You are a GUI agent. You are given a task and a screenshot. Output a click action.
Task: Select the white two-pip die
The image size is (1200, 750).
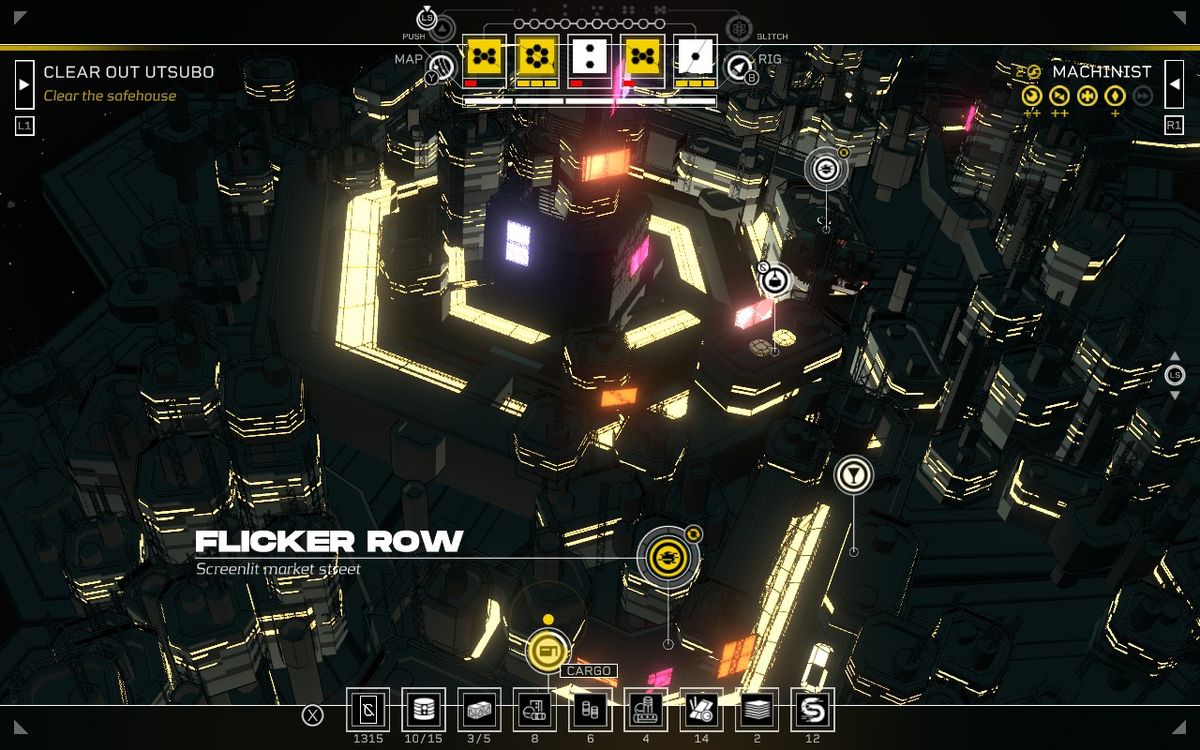click(589, 58)
